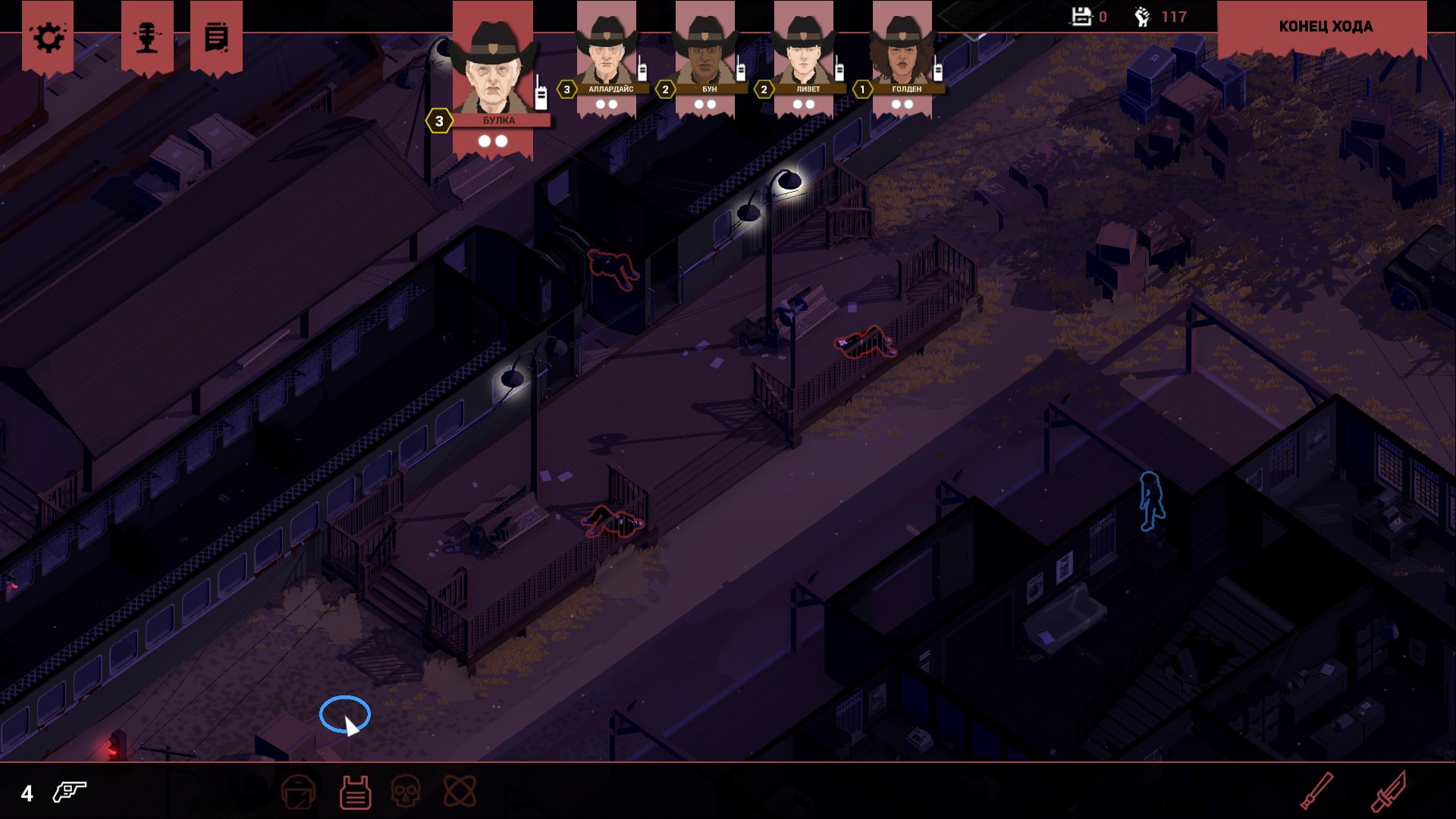Choose the skull perk icon

(406, 792)
